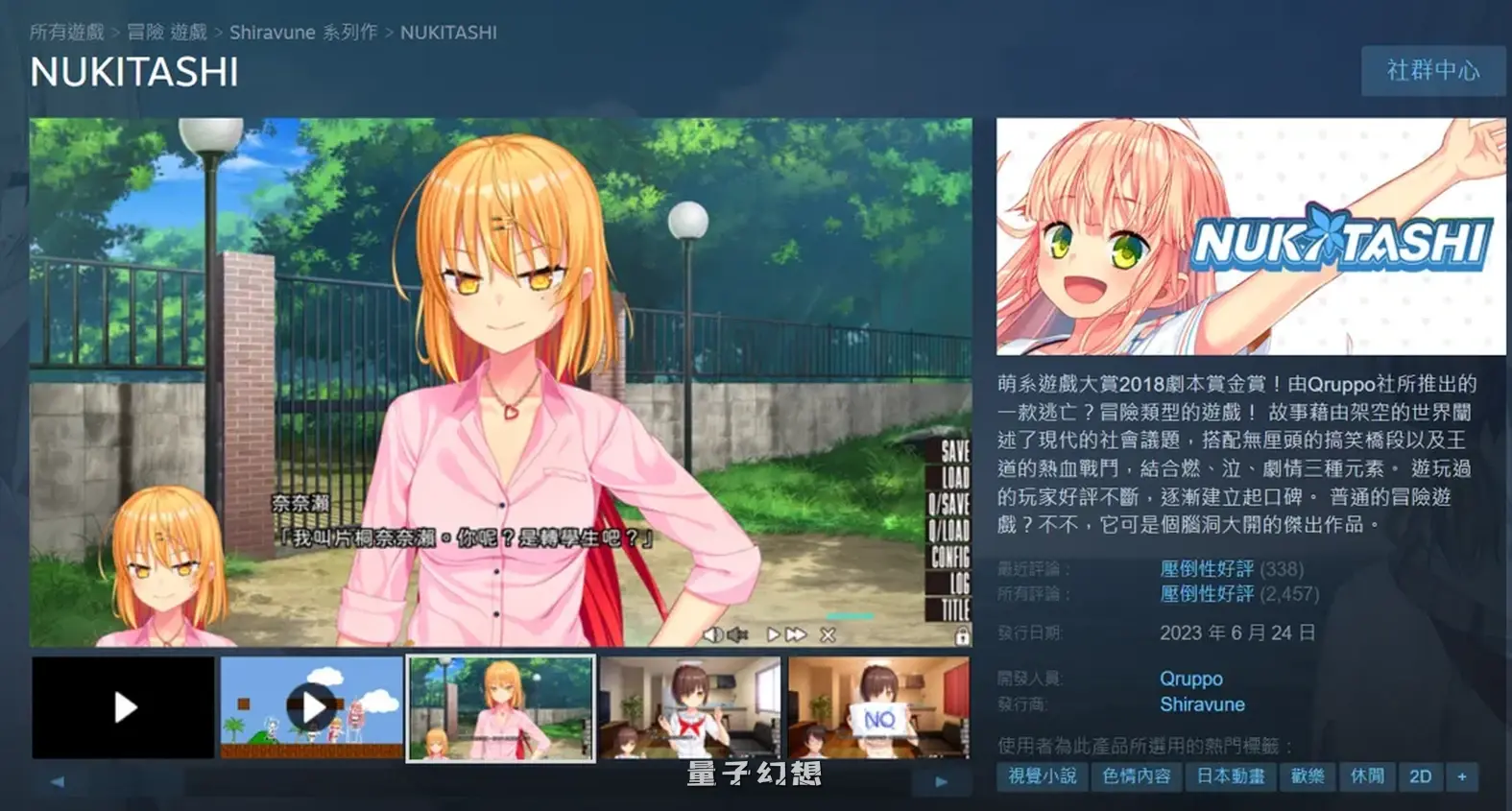This screenshot has width=1512, height=811.
Task: Click the padlock icon in the video corner
Action: 962,635
